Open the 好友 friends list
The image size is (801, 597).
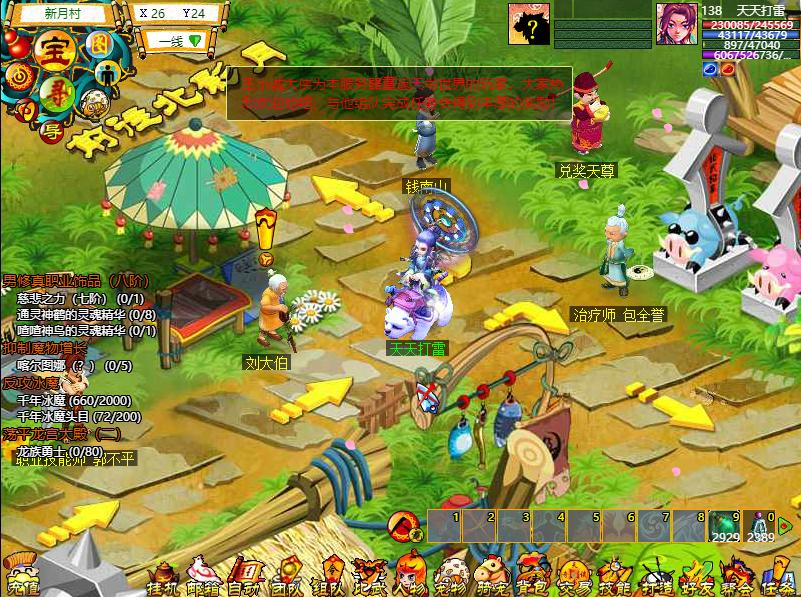(x=697, y=577)
